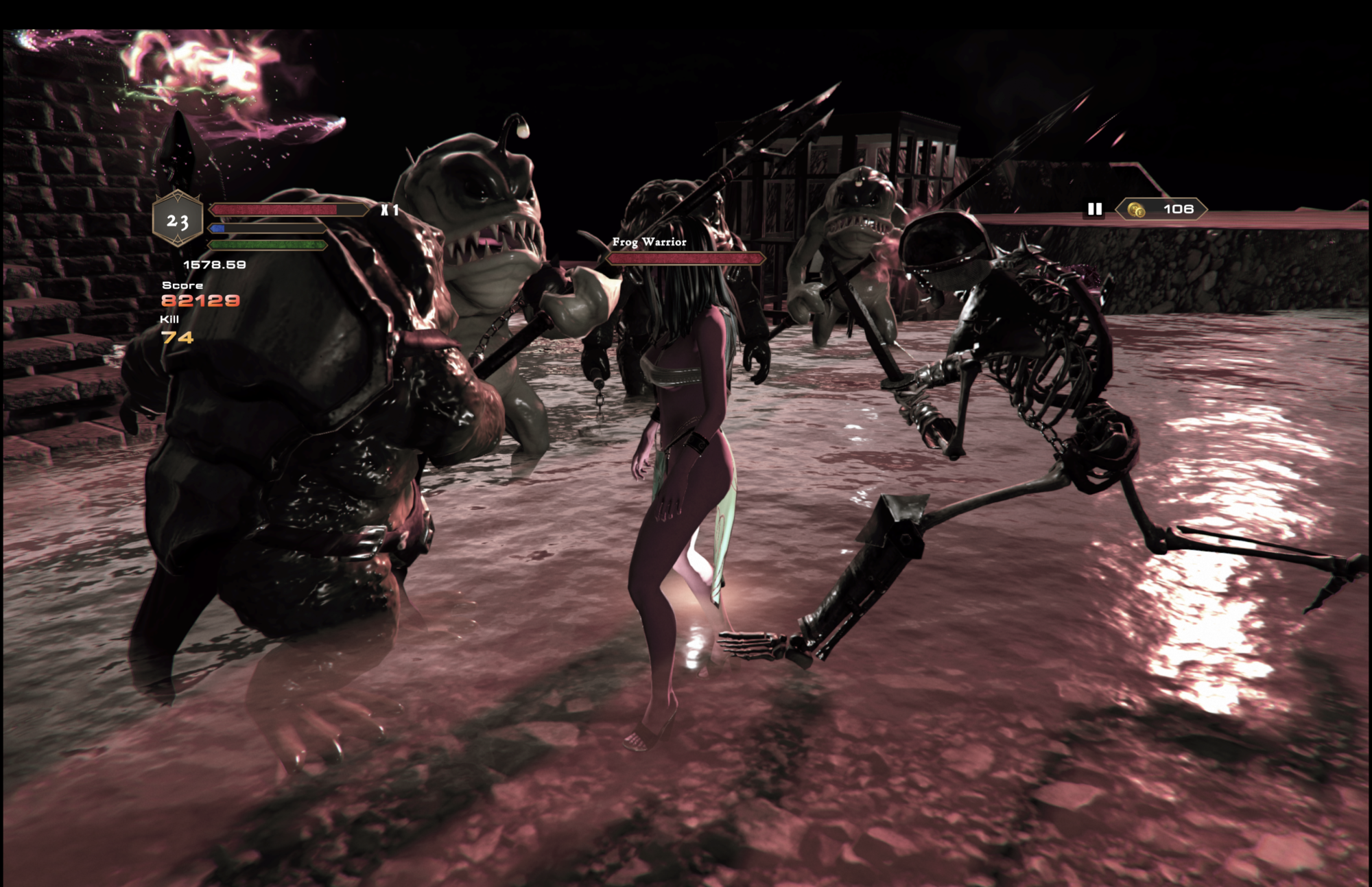This screenshot has width=1372, height=887.
Task: Select the level 23 hexagon badge
Action: (178, 220)
